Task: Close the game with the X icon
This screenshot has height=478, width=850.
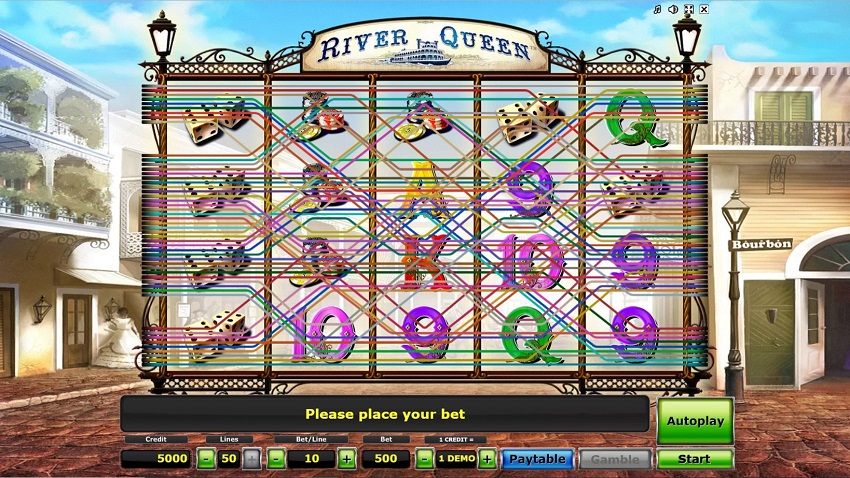Action: coord(704,10)
